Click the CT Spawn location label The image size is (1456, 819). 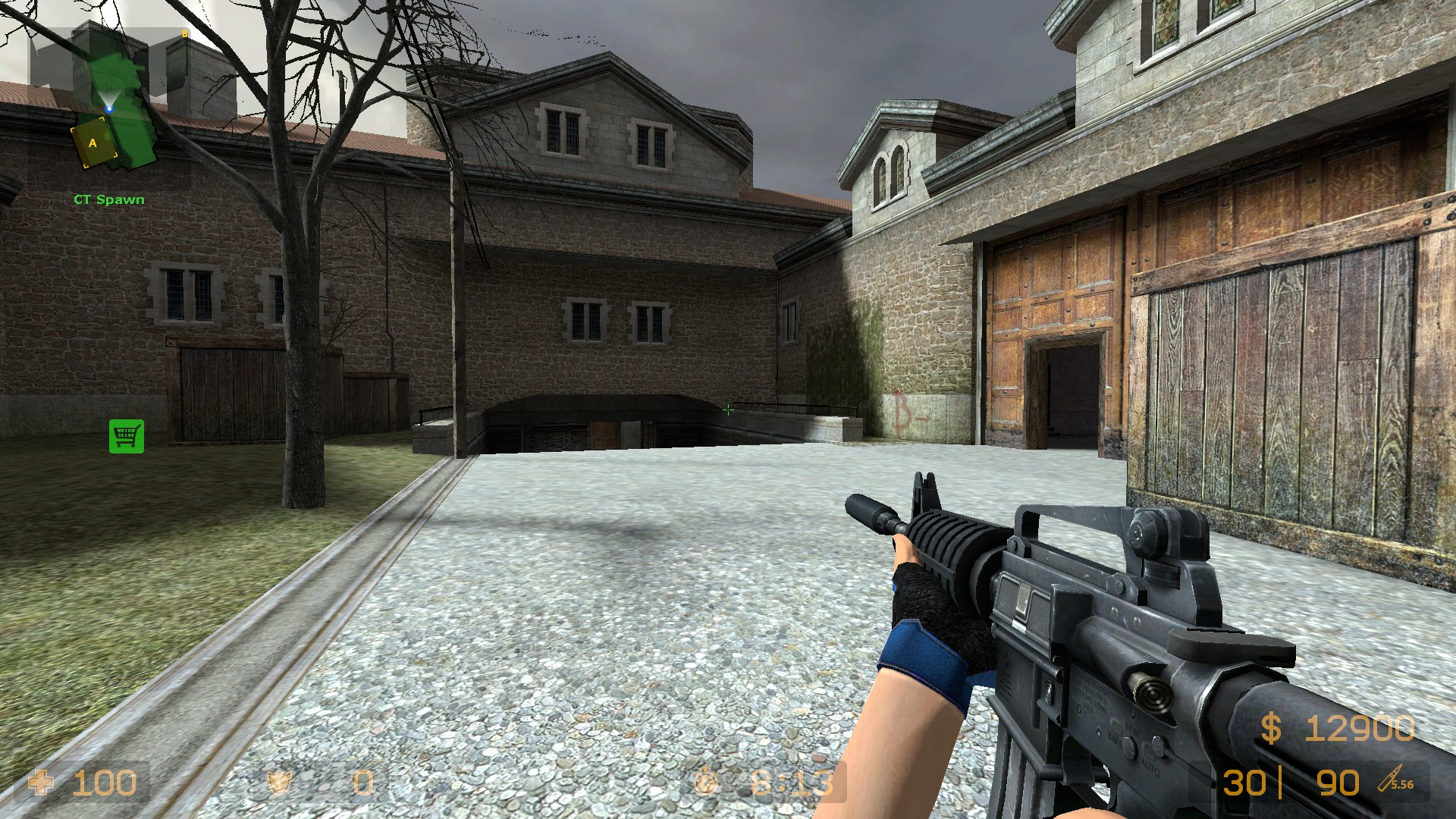109,199
